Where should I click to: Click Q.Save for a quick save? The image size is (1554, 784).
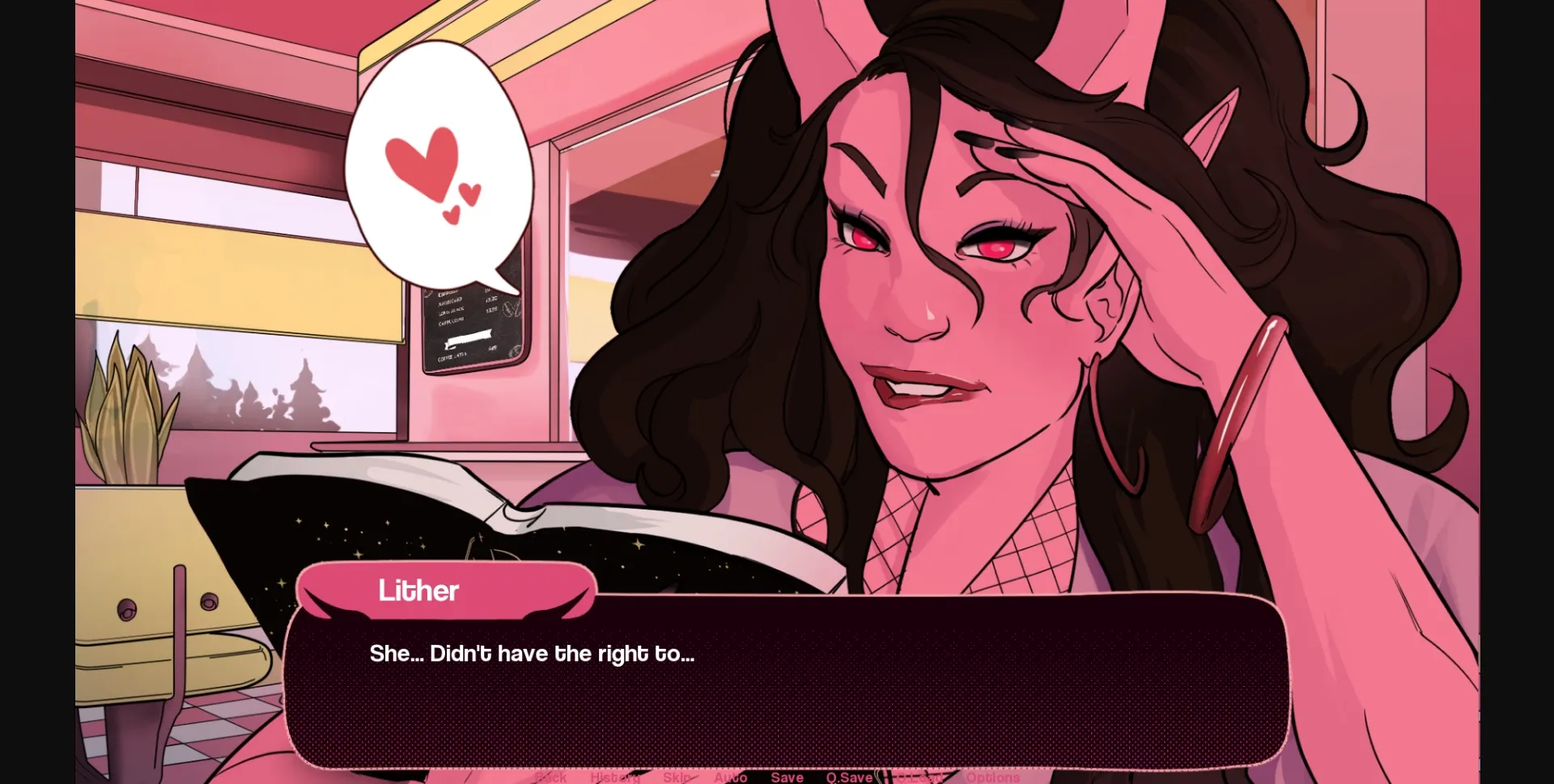click(848, 777)
